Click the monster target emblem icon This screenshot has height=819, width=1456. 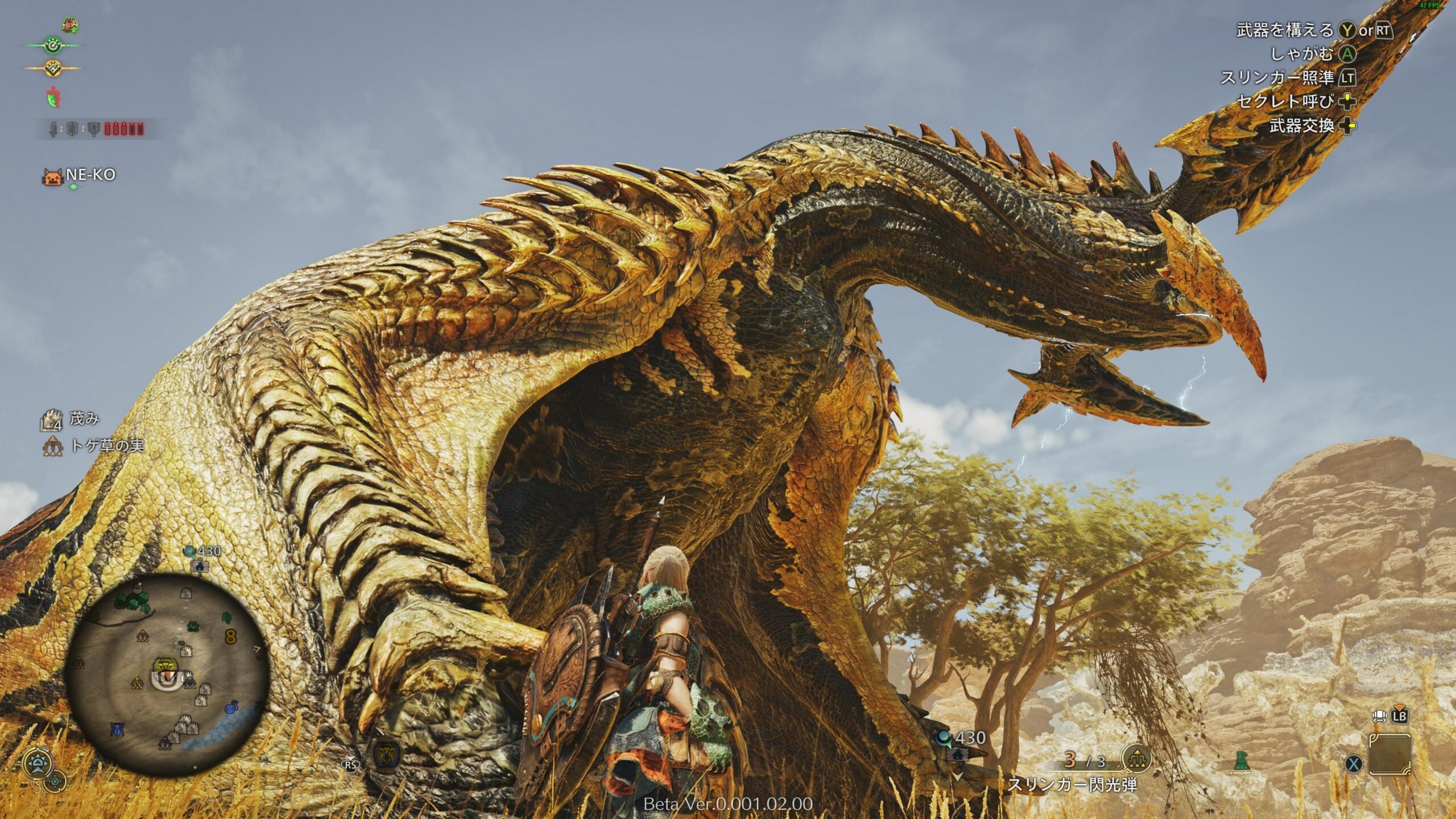[x=386, y=753]
